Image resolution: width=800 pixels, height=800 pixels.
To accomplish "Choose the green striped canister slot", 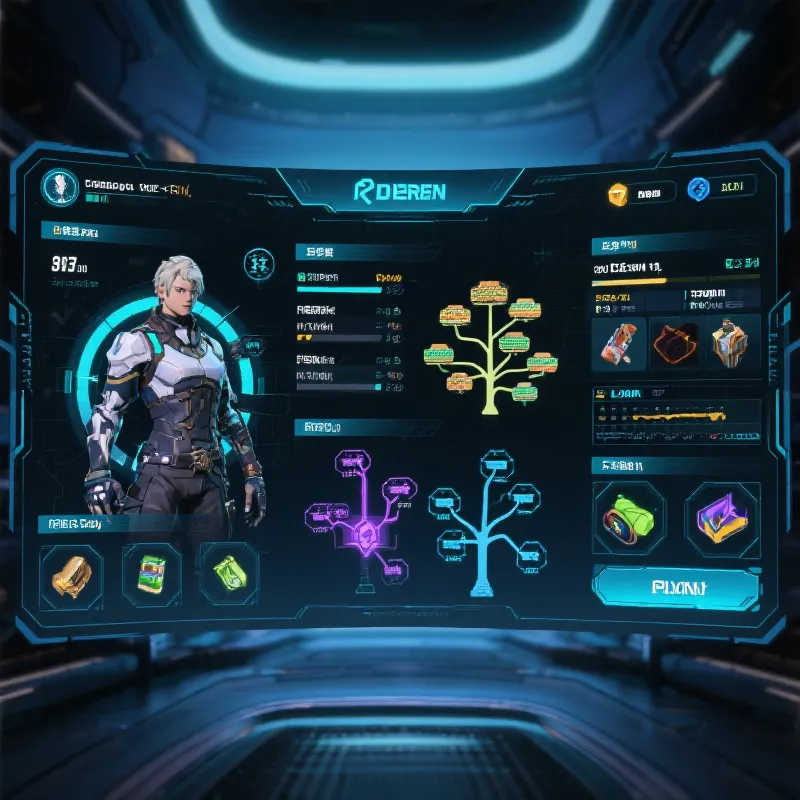I will click(x=150, y=574).
